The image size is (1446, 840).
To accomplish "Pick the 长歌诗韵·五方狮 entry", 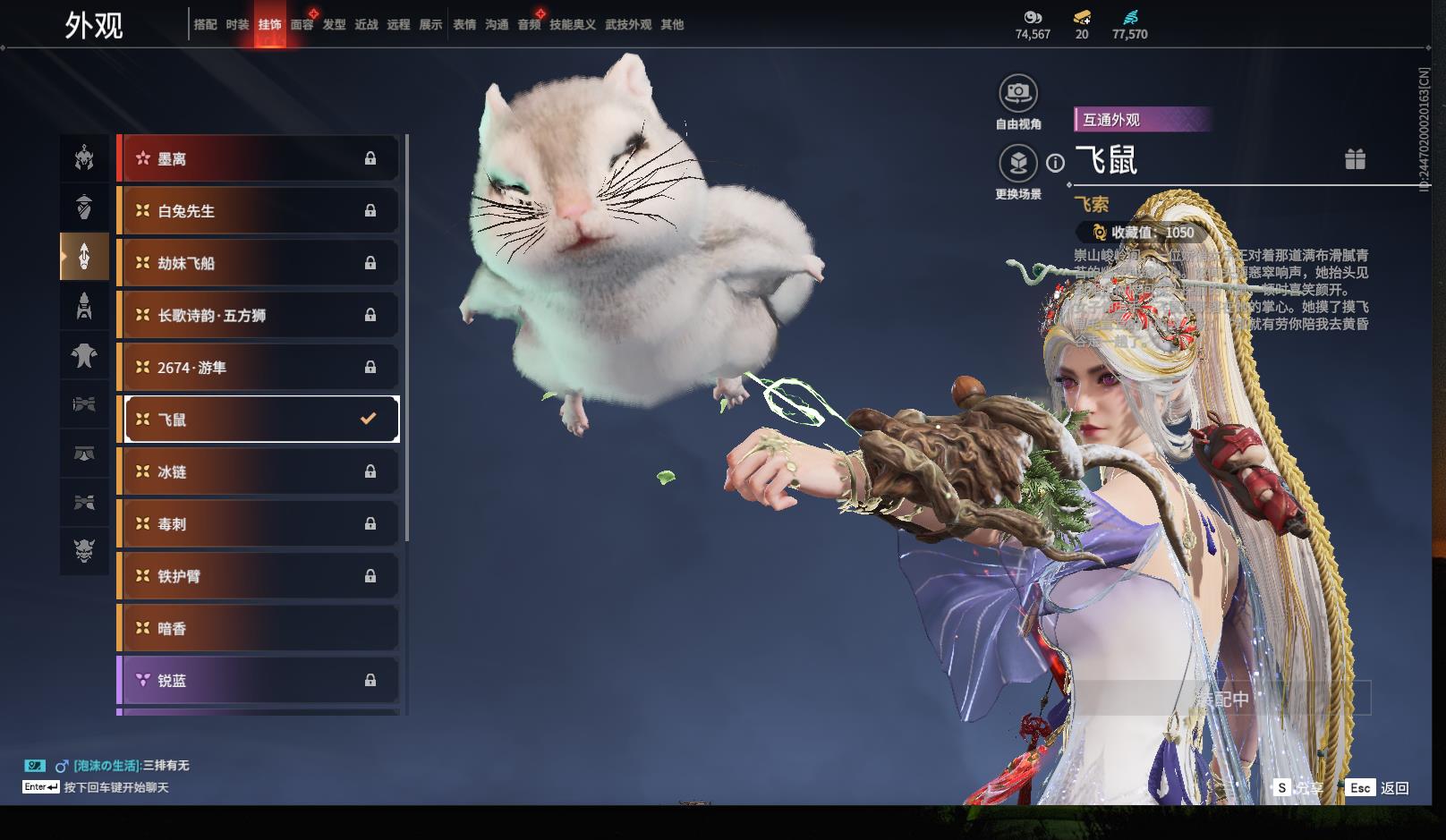I will [x=258, y=315].
